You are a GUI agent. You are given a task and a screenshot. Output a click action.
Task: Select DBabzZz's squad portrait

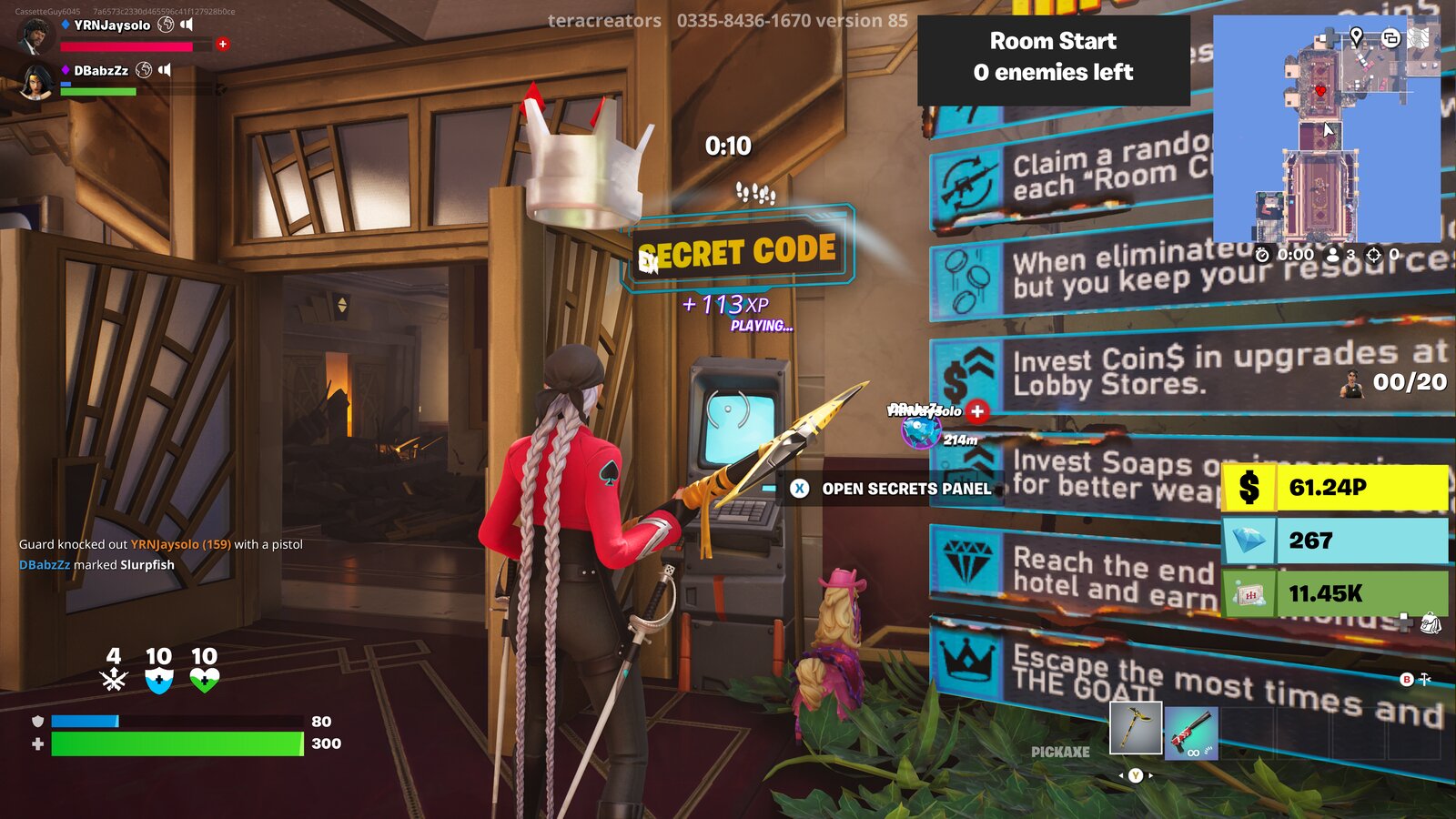(37, 82)
